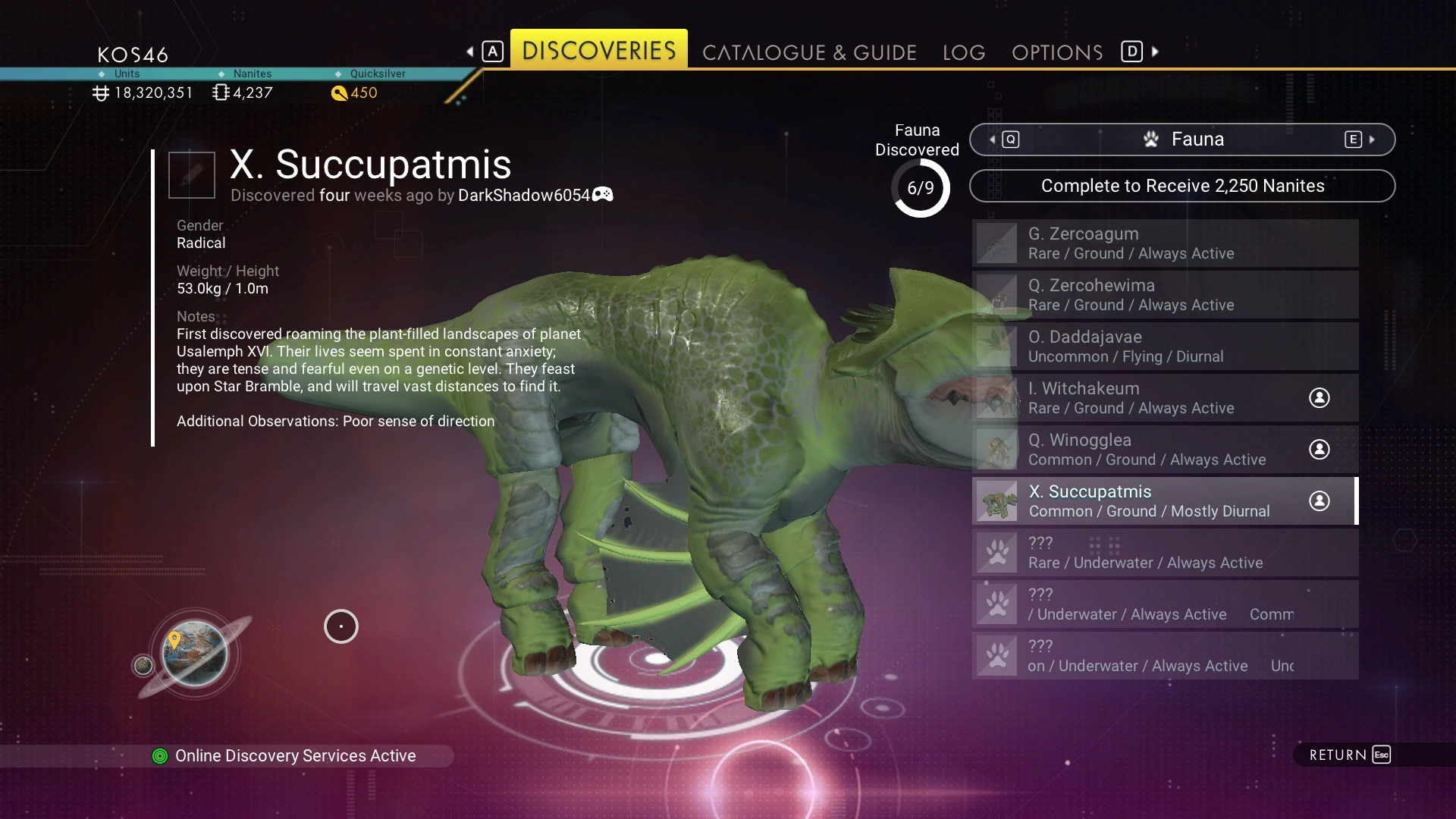Select the Discoveries tab
The image size is (1456, 819).
pos(599,50)
